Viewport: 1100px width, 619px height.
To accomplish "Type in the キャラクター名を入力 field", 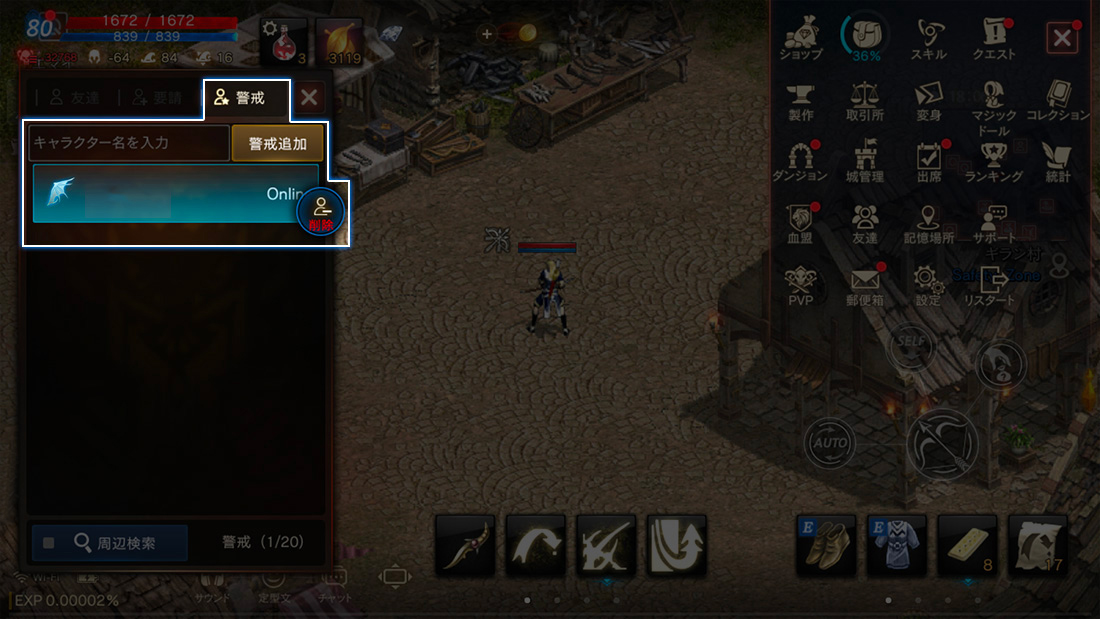I will [129, 143].
